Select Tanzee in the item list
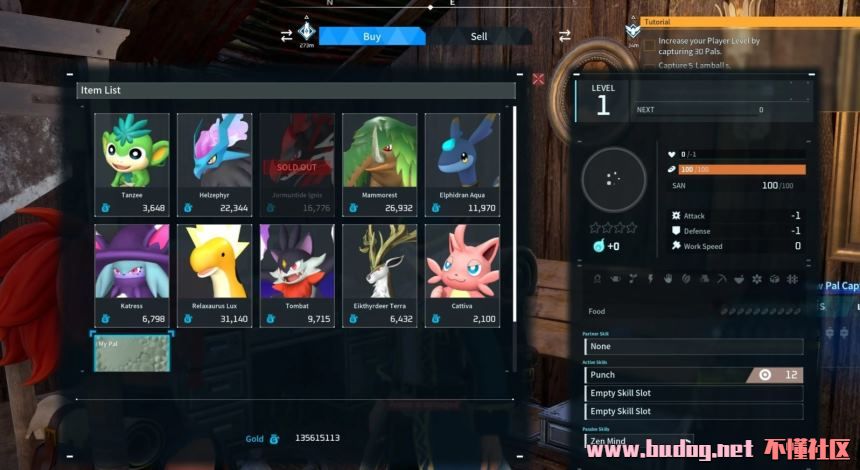The width and height of the screenshot is (860, 470). point(132,164)
